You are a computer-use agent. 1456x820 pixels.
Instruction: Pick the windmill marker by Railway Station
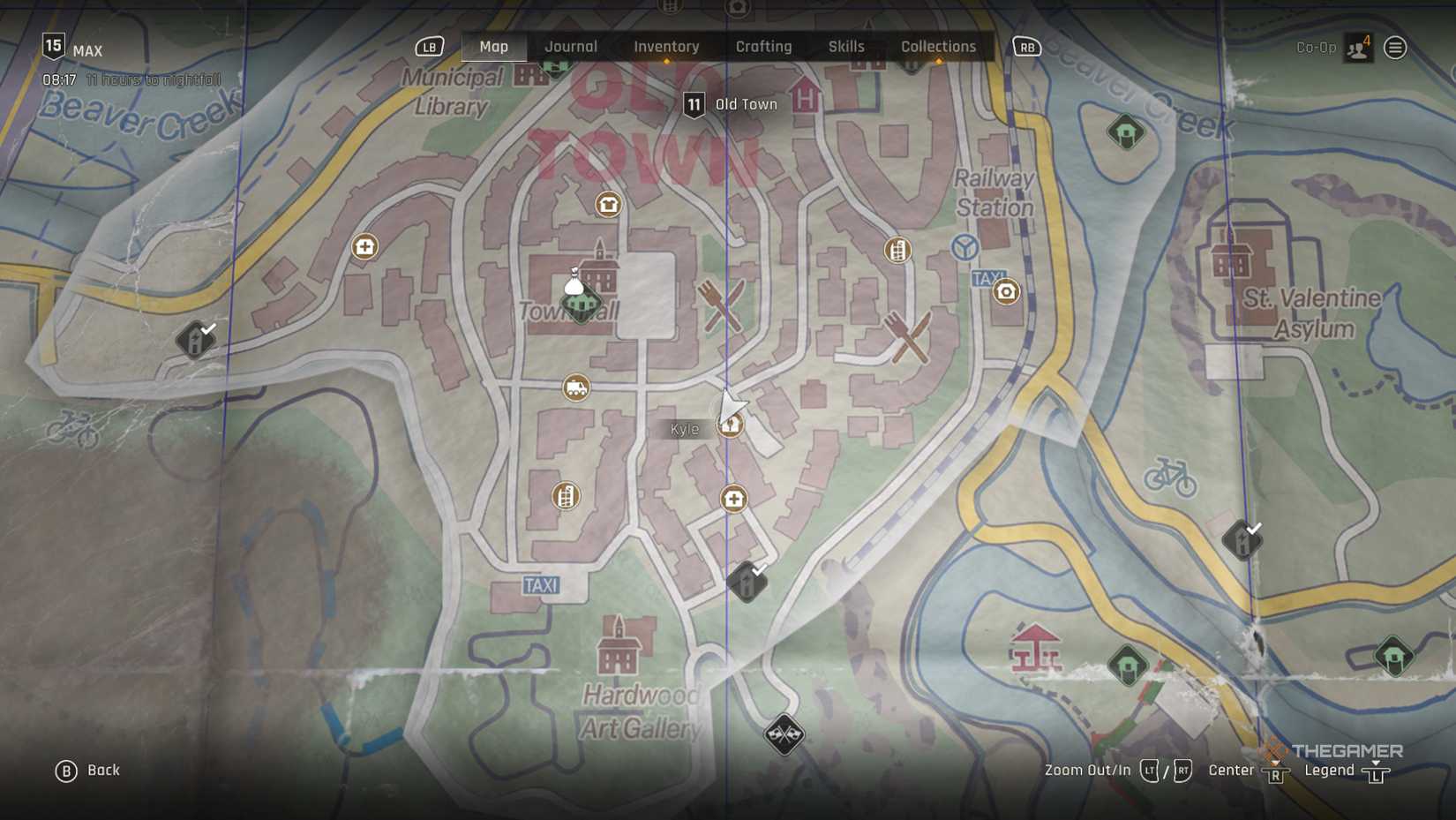[964, 247]
